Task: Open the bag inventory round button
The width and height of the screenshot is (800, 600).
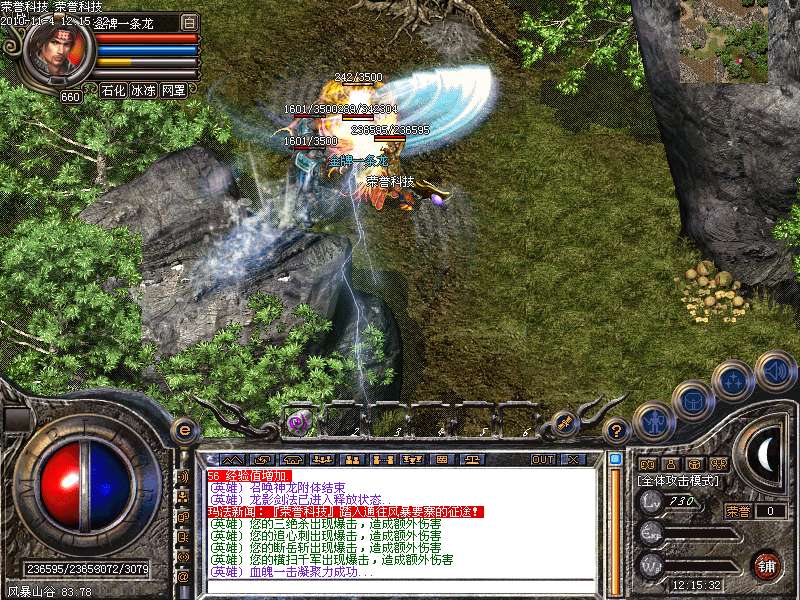Action: tap(694, 401)
